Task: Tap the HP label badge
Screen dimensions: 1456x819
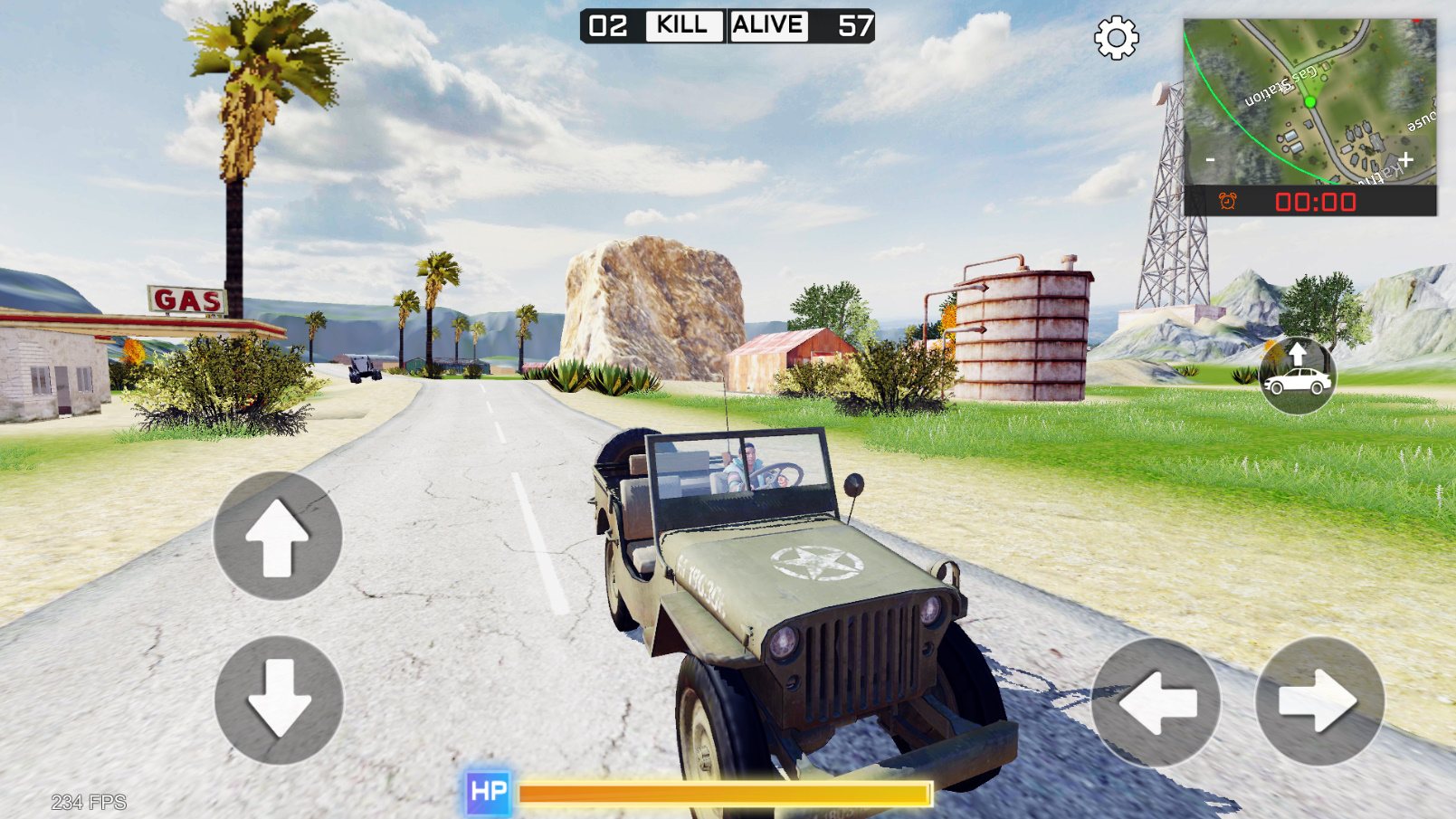Action: point(487,791)
